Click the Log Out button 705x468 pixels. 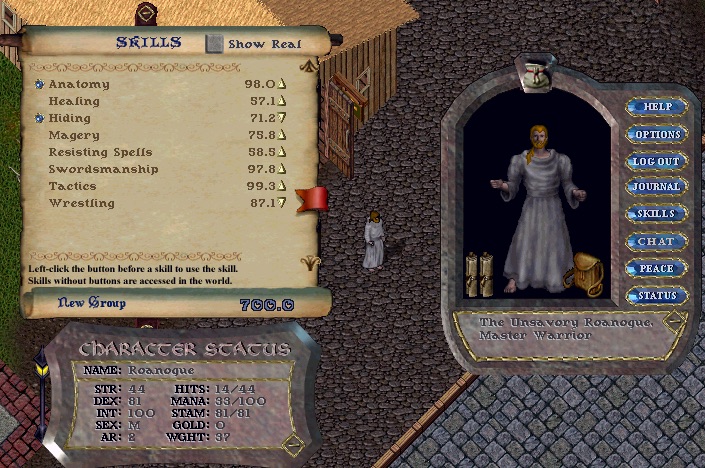click(x=656, y=161)
